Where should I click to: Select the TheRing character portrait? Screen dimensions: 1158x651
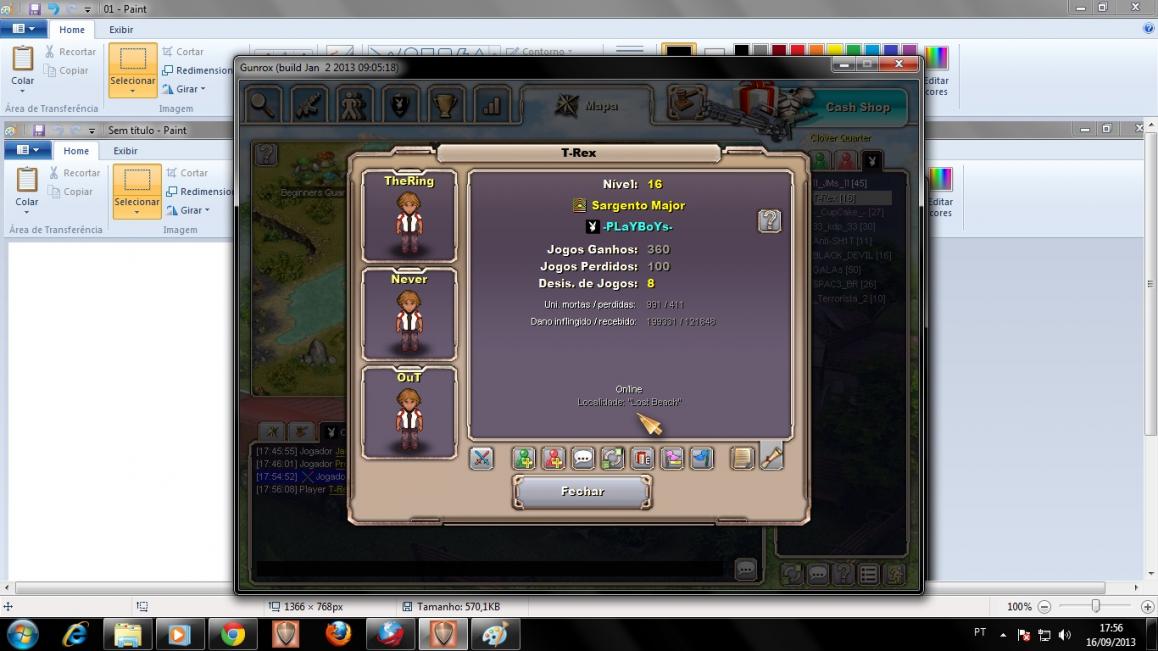click(409, 216)
